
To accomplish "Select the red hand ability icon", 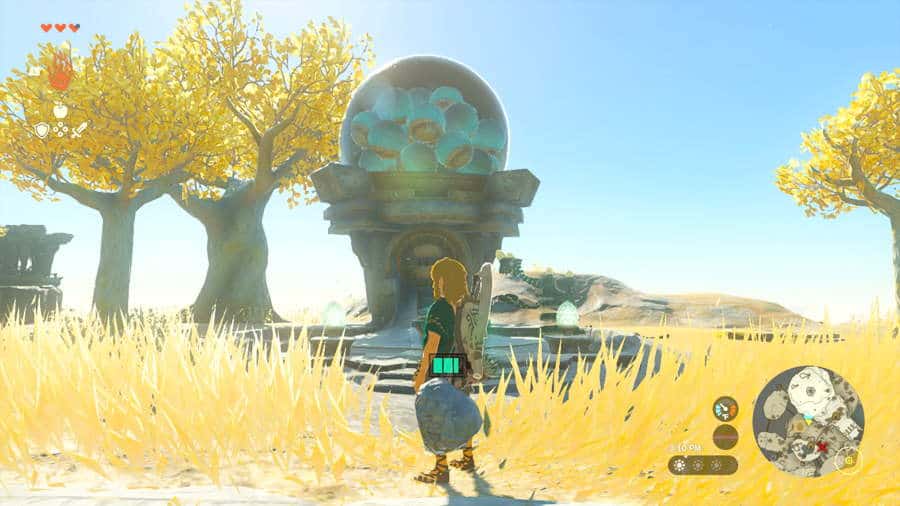I will (x=60, y=71).
